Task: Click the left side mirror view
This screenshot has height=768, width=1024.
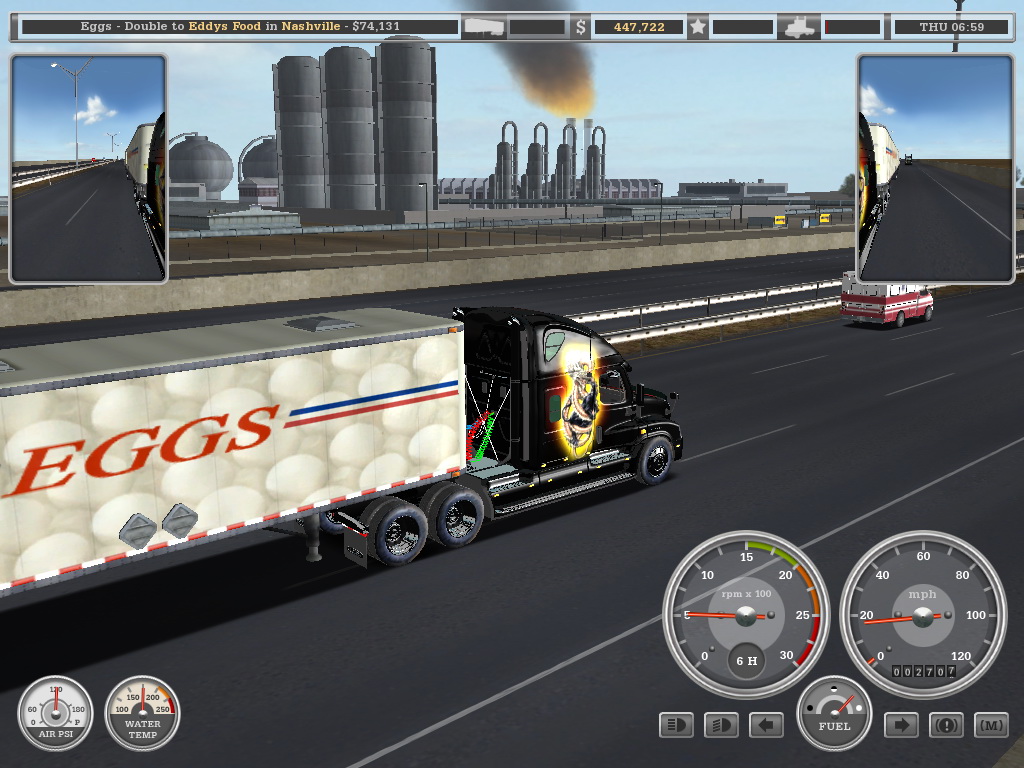Action: point(88,168)
